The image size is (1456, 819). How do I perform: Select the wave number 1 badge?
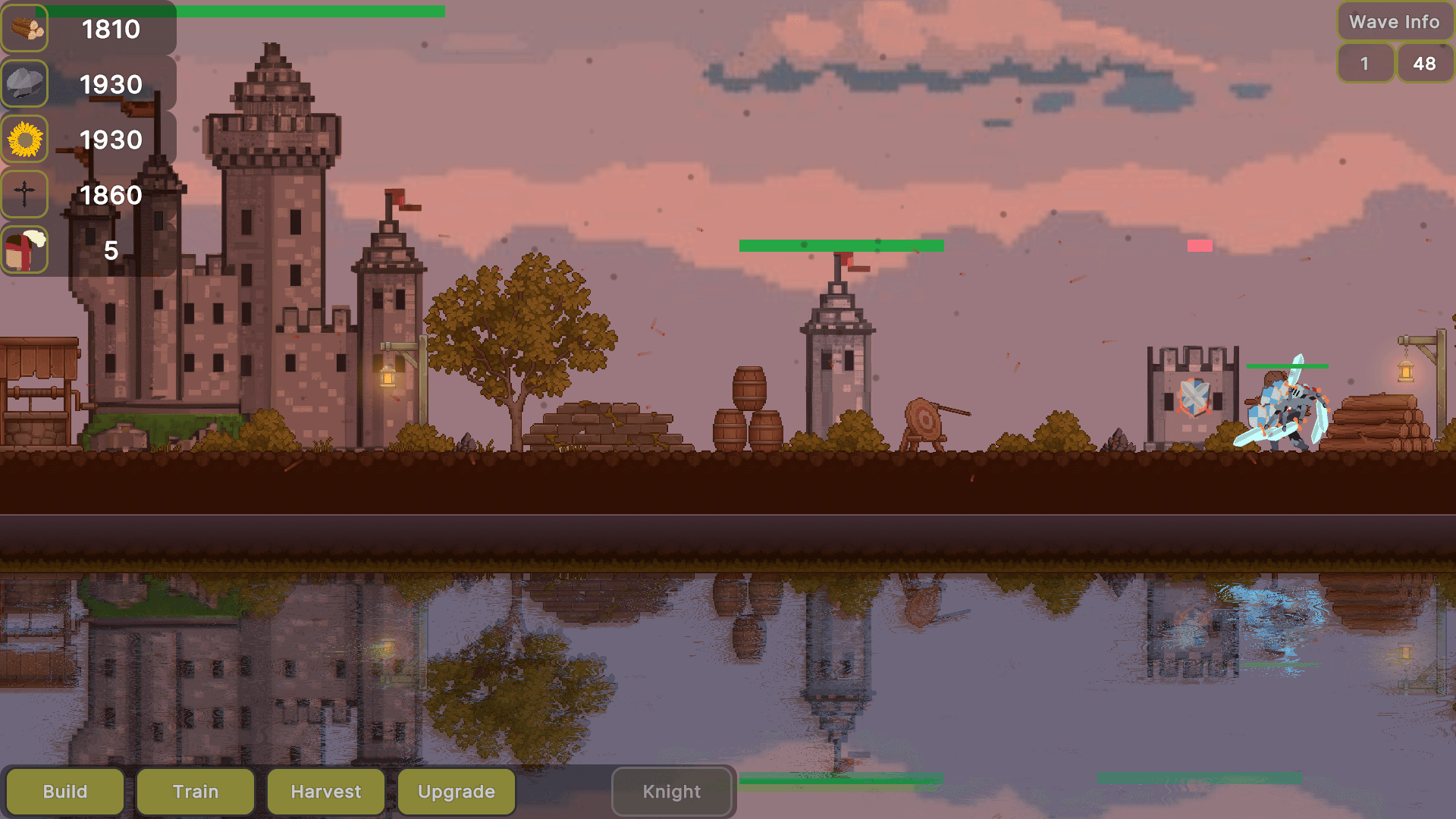1365,64
